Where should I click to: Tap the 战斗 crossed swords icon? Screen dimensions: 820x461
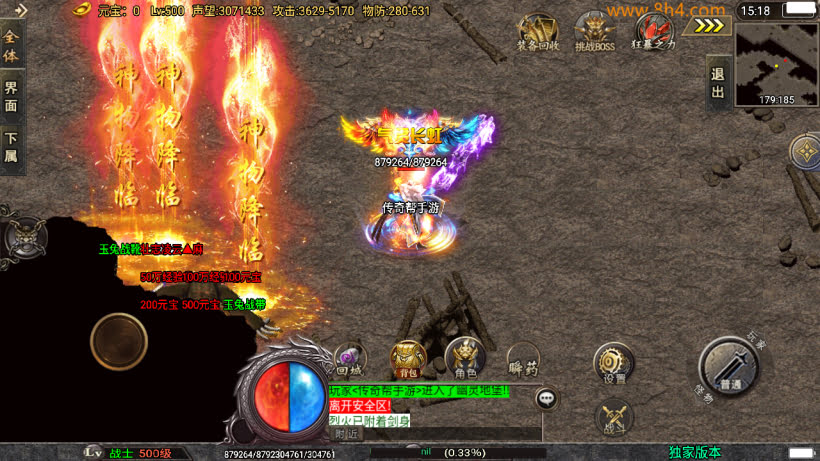(x=613, y=417)
